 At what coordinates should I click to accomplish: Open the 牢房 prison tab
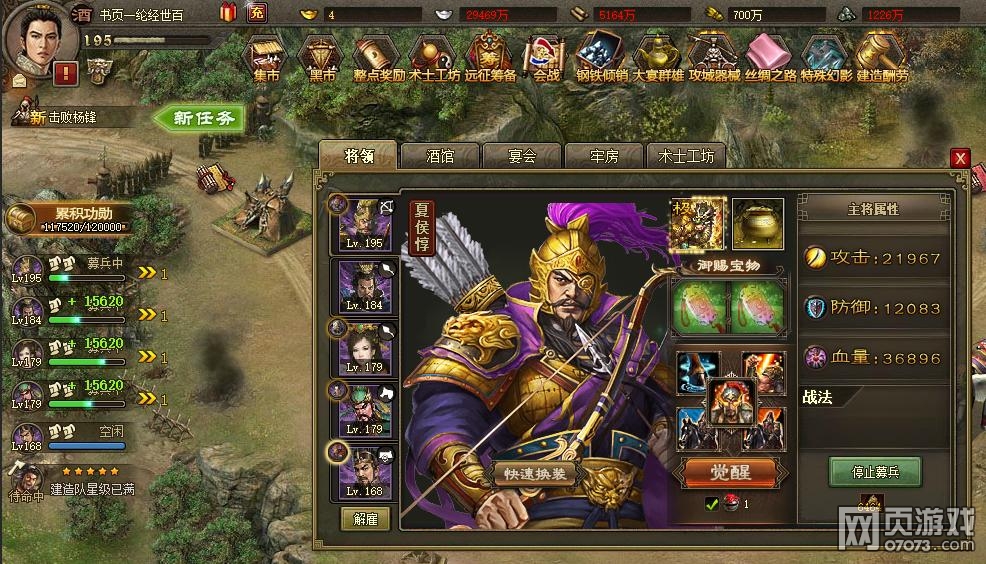pyautogui.click(x=604, y=156)
